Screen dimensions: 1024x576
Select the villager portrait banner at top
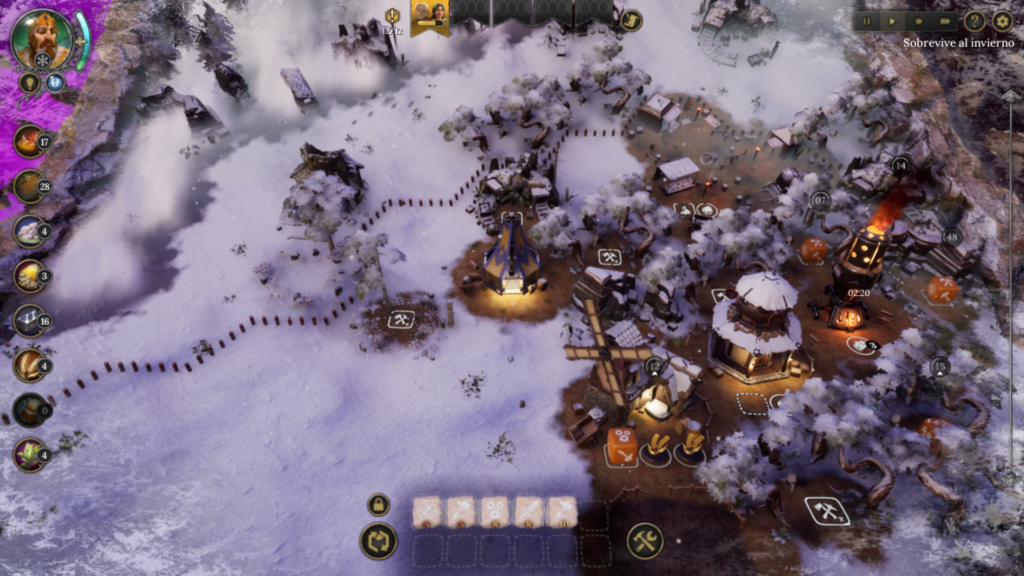(429, 16)
